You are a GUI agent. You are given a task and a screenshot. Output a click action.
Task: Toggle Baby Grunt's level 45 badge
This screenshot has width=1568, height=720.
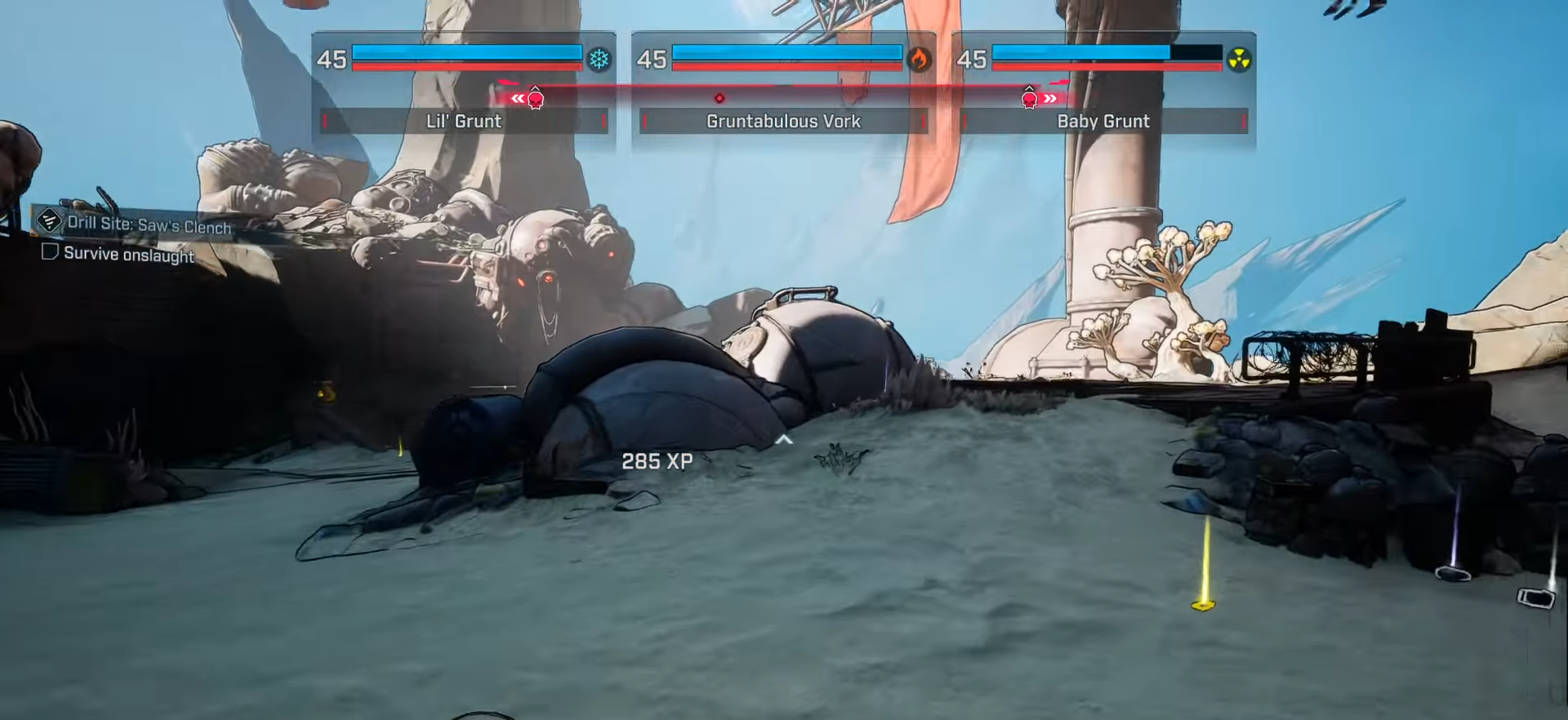[972, 60]
